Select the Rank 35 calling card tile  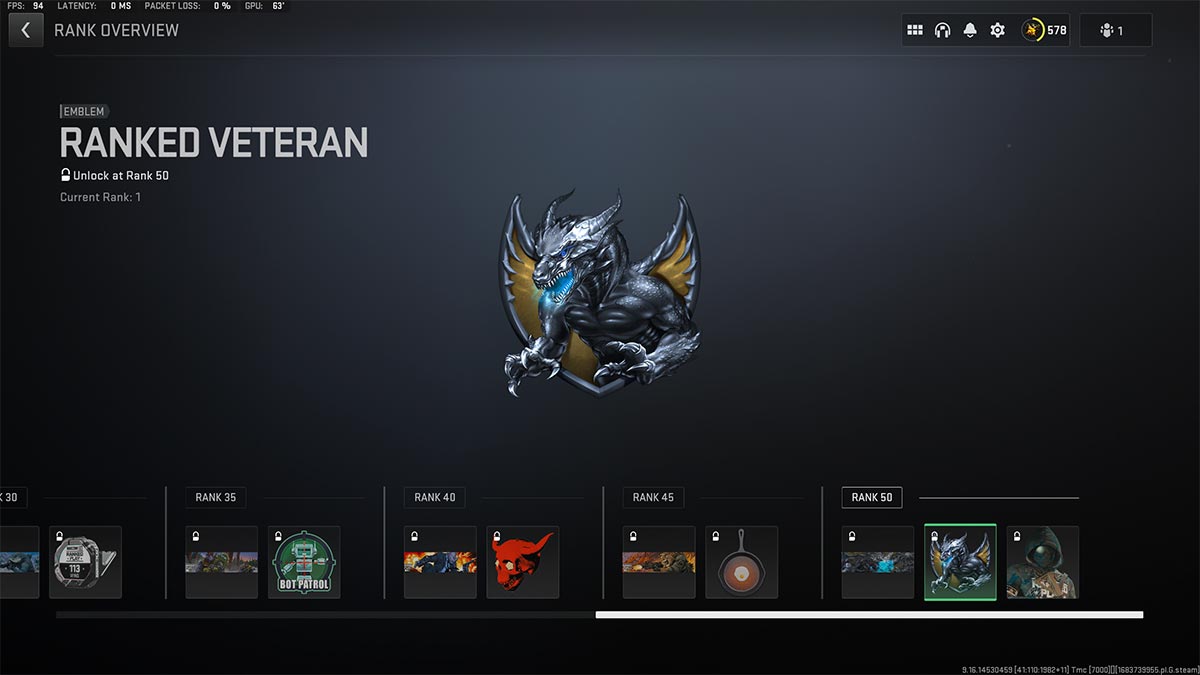tap(221, 562)
